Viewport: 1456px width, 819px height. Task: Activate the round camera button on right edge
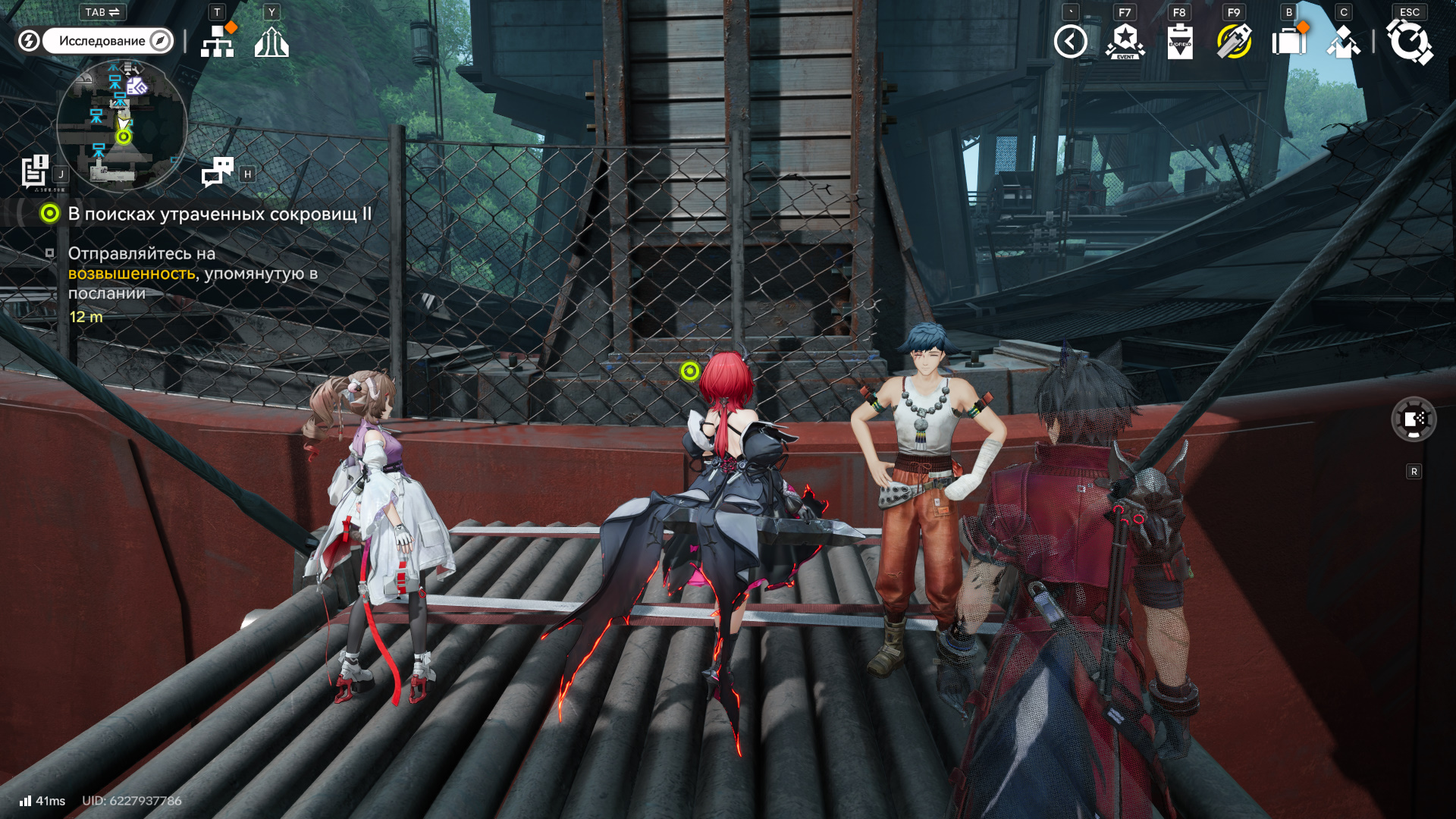tap(1414, 419)
